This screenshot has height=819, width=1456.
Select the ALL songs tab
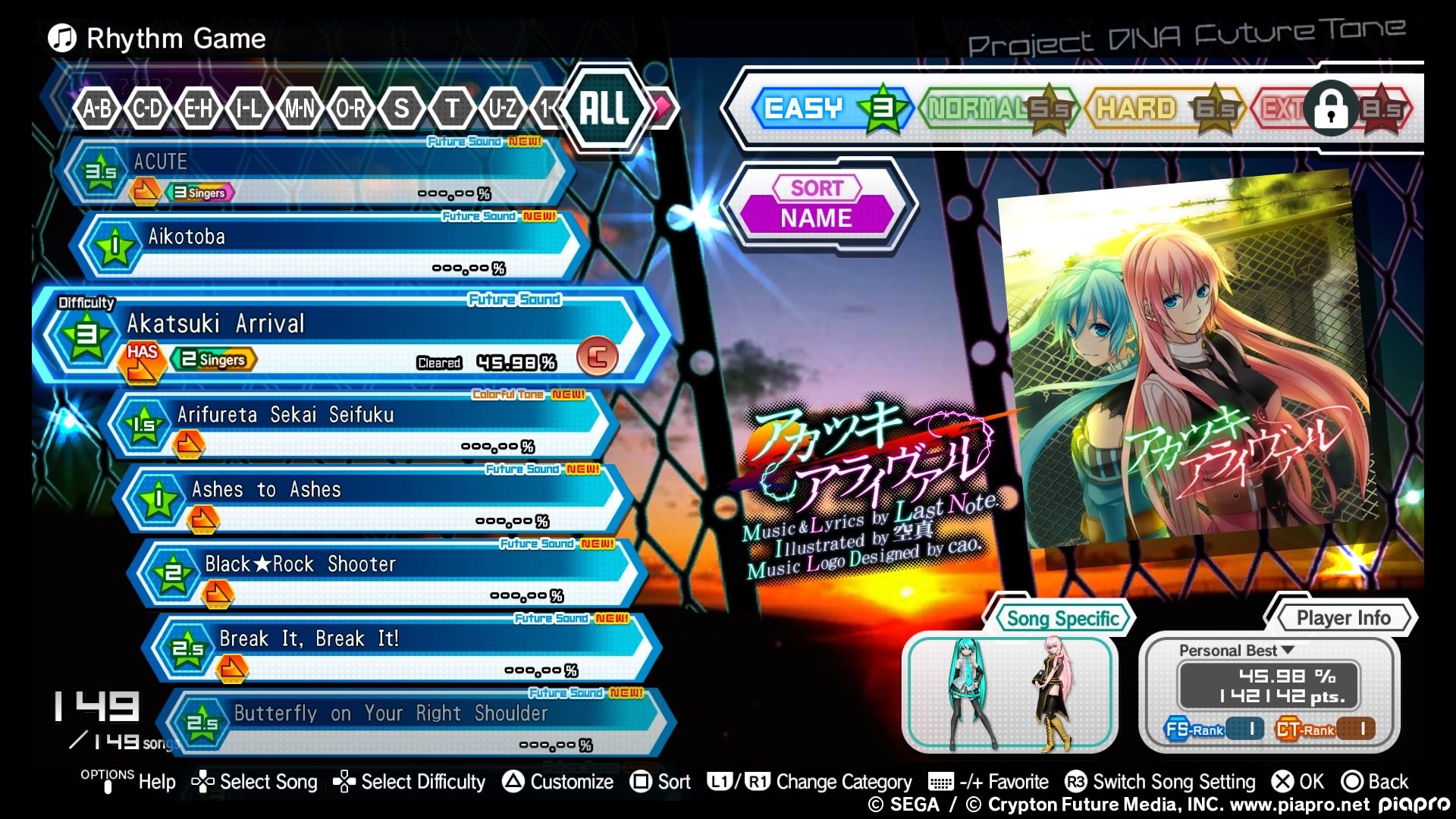pyautogui.click(x=603, y=111)
